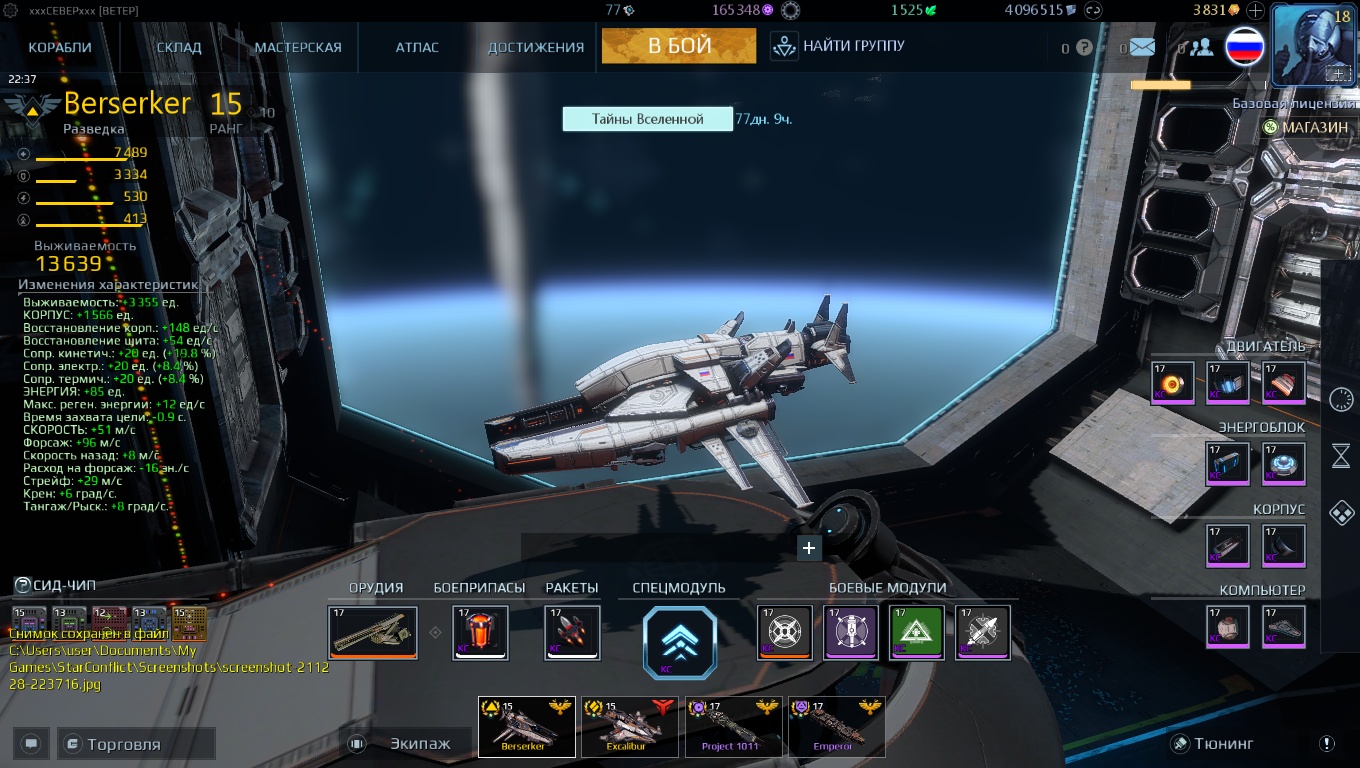Select the orange engine module in ДВИГАТЕЛЬ
1360x768 pixels.
pos(1171,381)
